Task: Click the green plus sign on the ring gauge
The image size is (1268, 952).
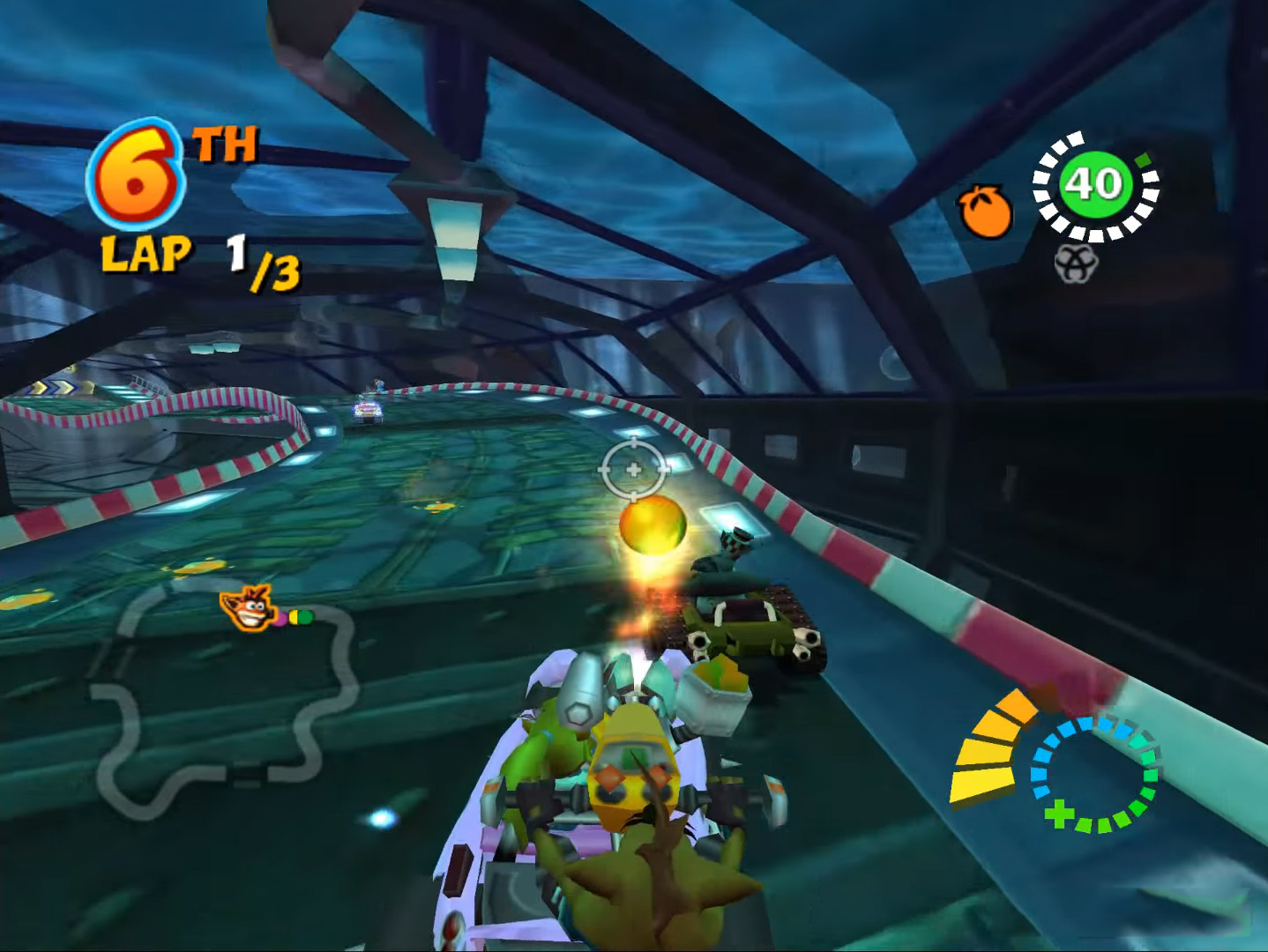Action: click(1059, 813)
